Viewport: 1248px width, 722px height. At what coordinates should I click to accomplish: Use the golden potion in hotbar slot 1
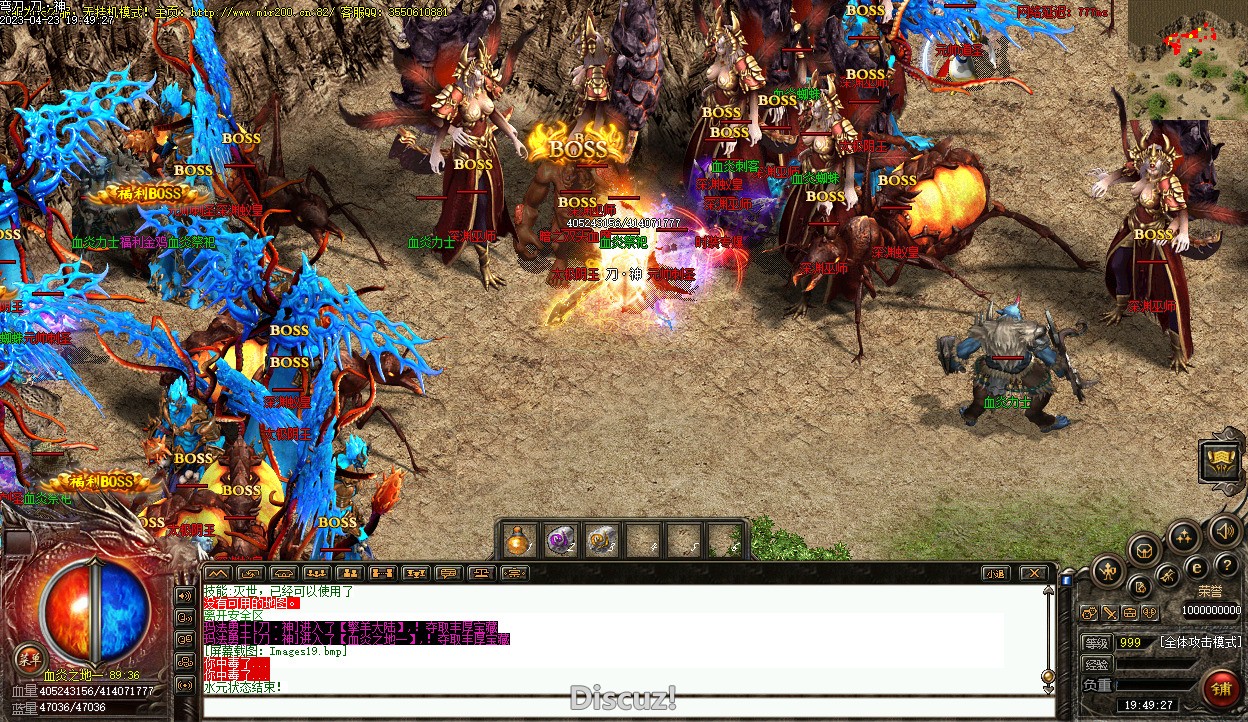[518, 541]
